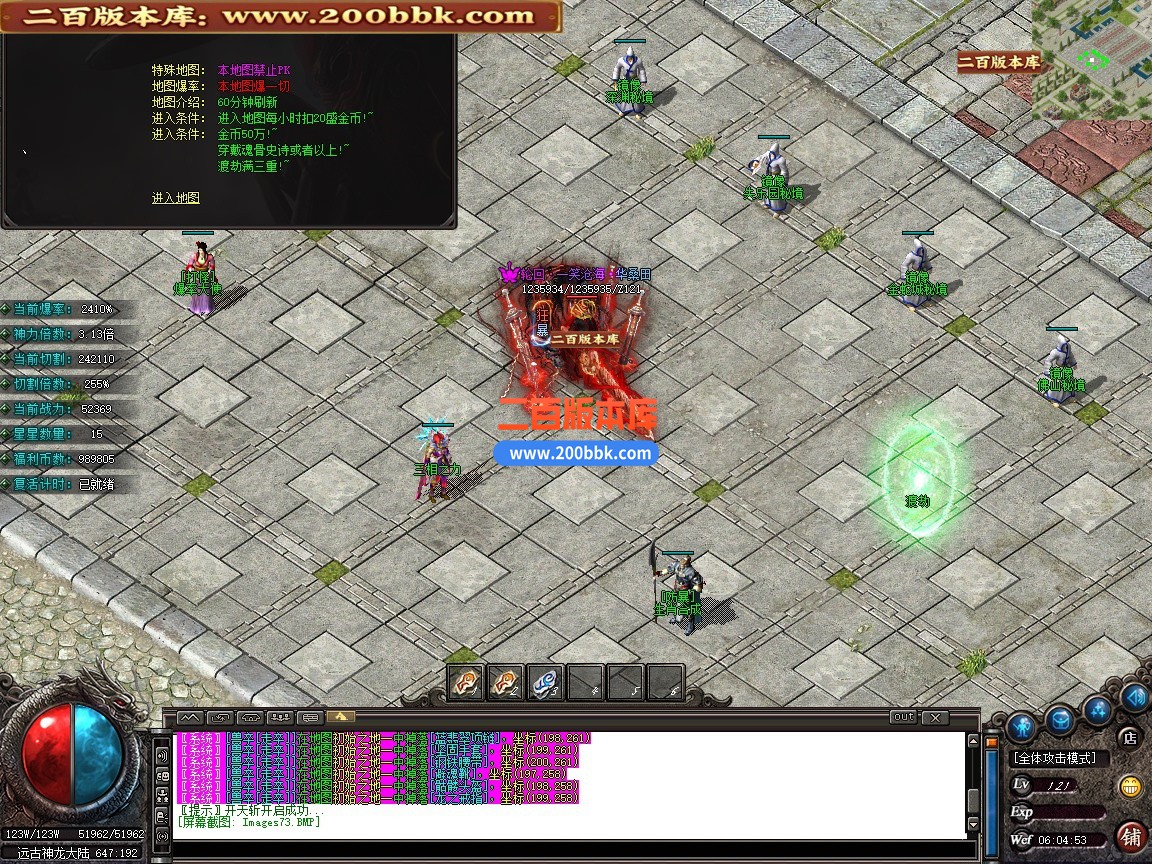Change the 全体攻击模式 attack mode
Screen dimensions: 1152x864
pos(1054,759)
